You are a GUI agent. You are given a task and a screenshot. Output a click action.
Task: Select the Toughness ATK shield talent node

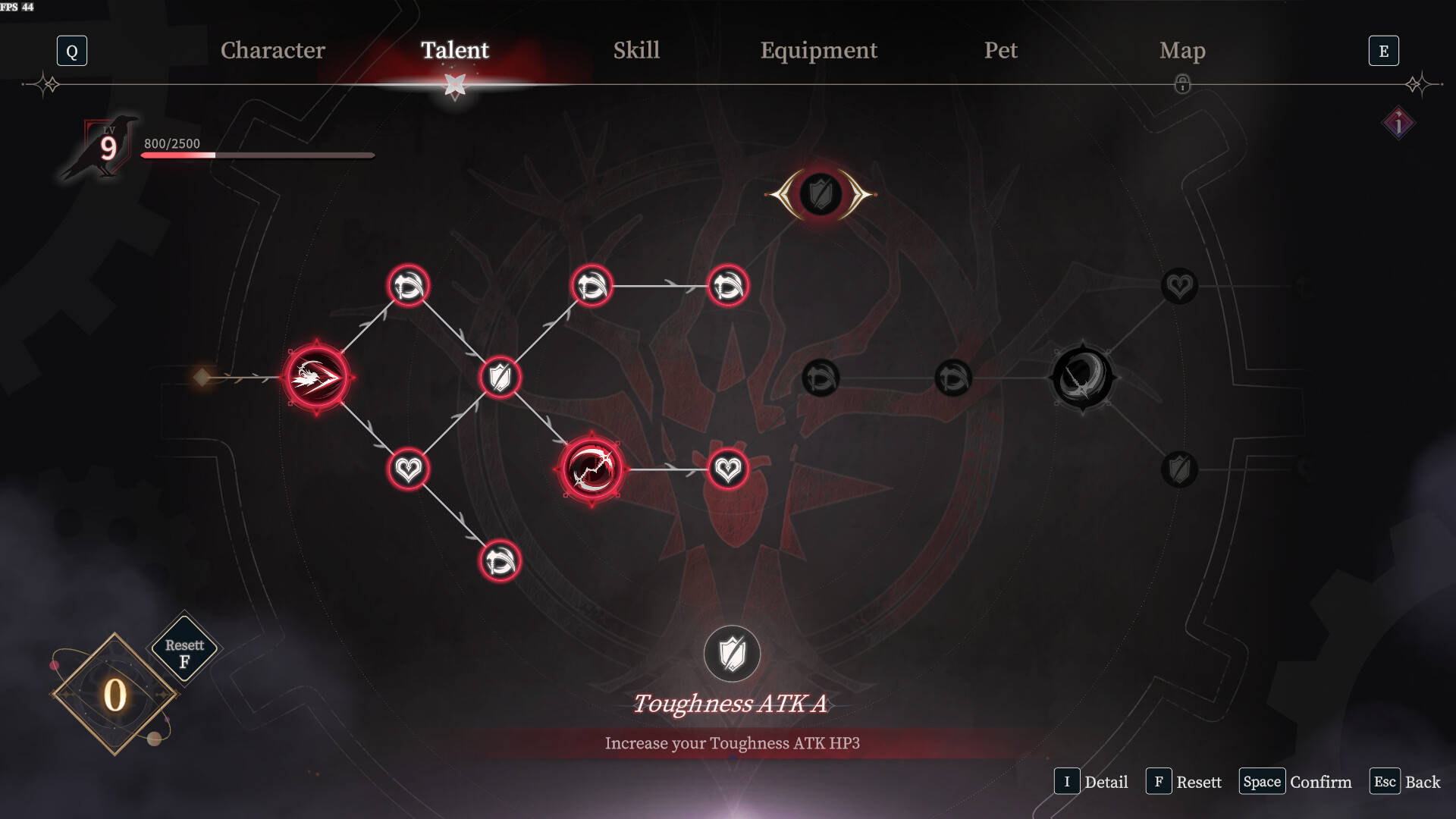500,377
